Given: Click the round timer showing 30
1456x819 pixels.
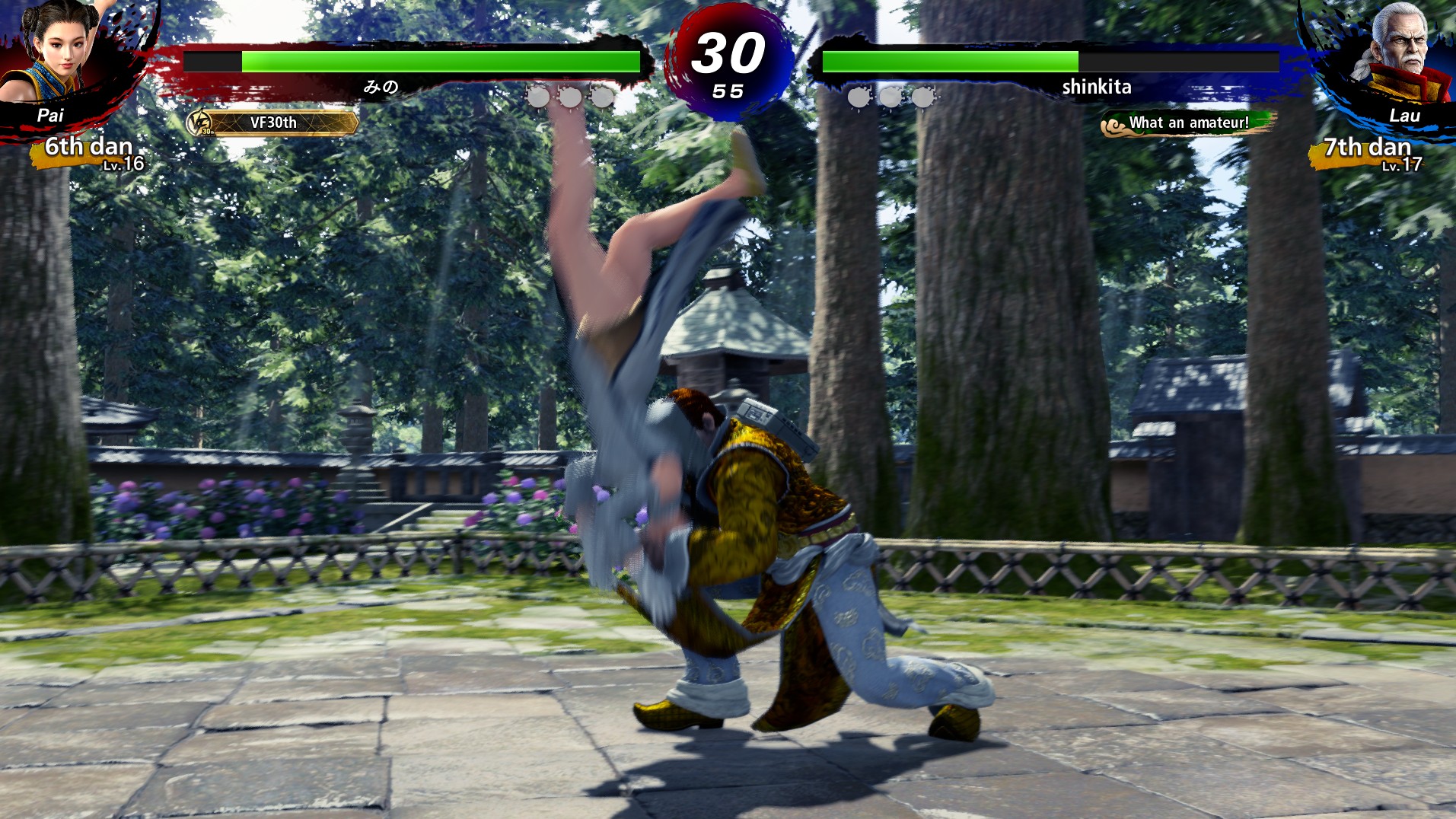Looking at the screenshot, I should pyautogui.click(x=728, y=53).
